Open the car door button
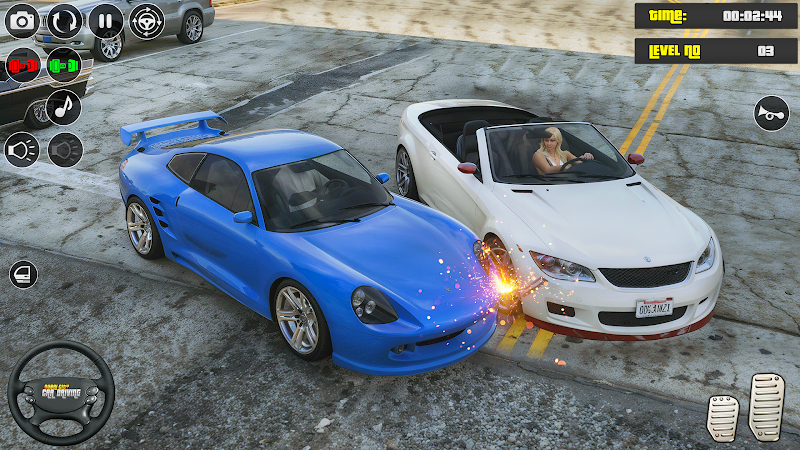Screen dimensions: 800x450 (23, 275)
